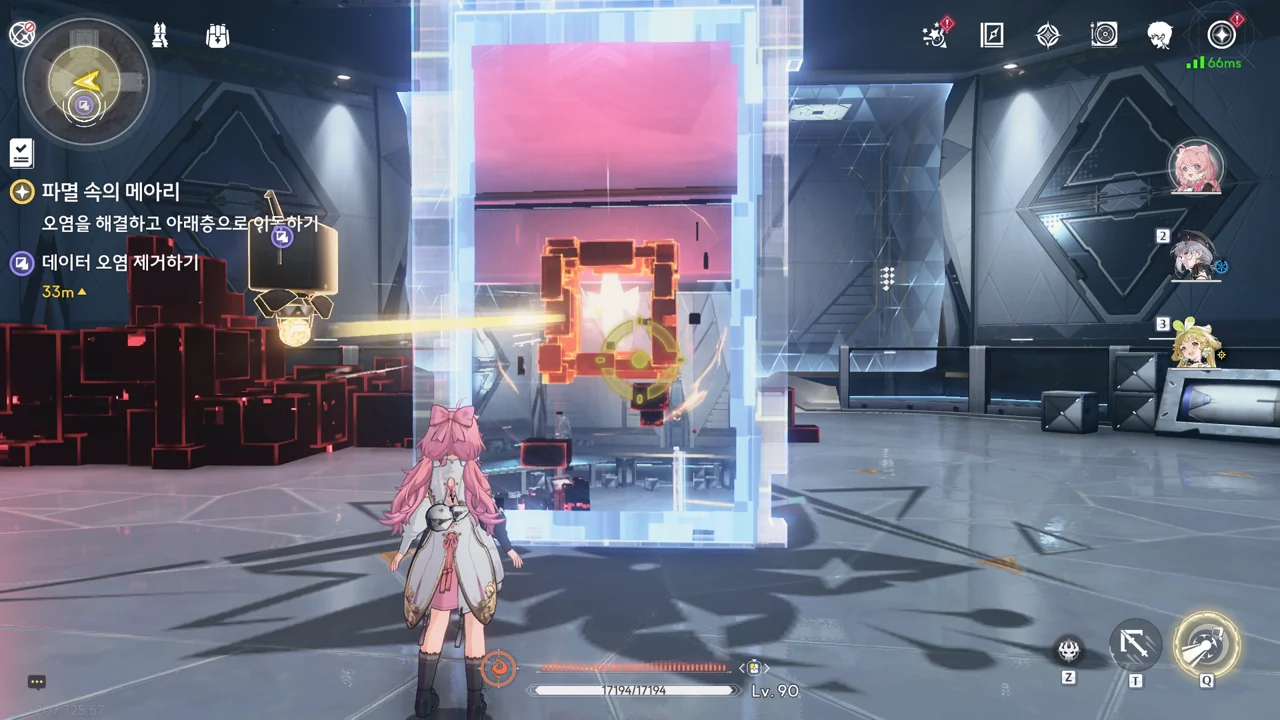Click the globe icon beside the minimap

tap(22, 34)
